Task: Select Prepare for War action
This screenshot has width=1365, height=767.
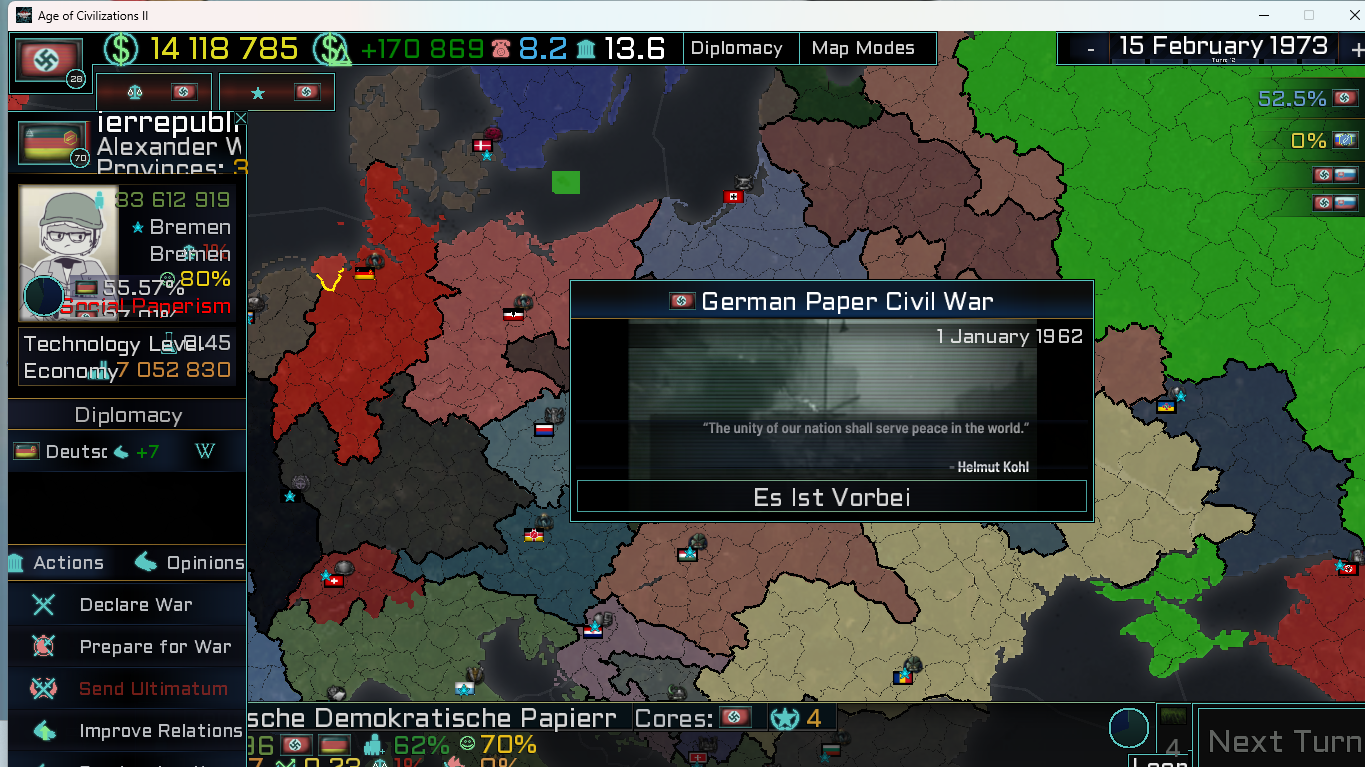Action: click(154, 647)
